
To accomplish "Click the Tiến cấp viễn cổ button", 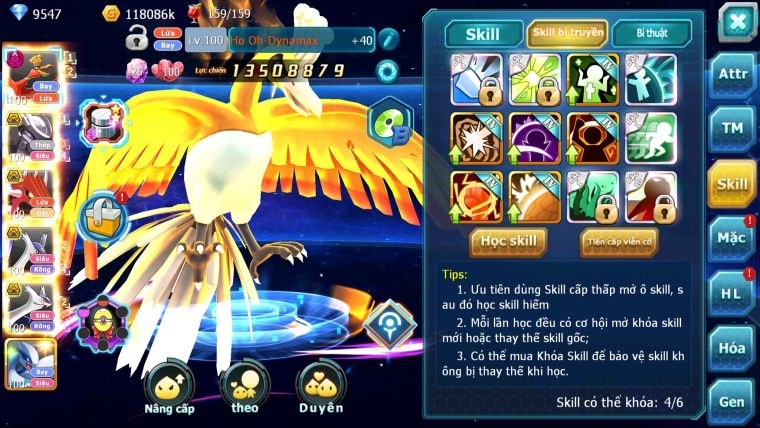I will pos(619,241).
